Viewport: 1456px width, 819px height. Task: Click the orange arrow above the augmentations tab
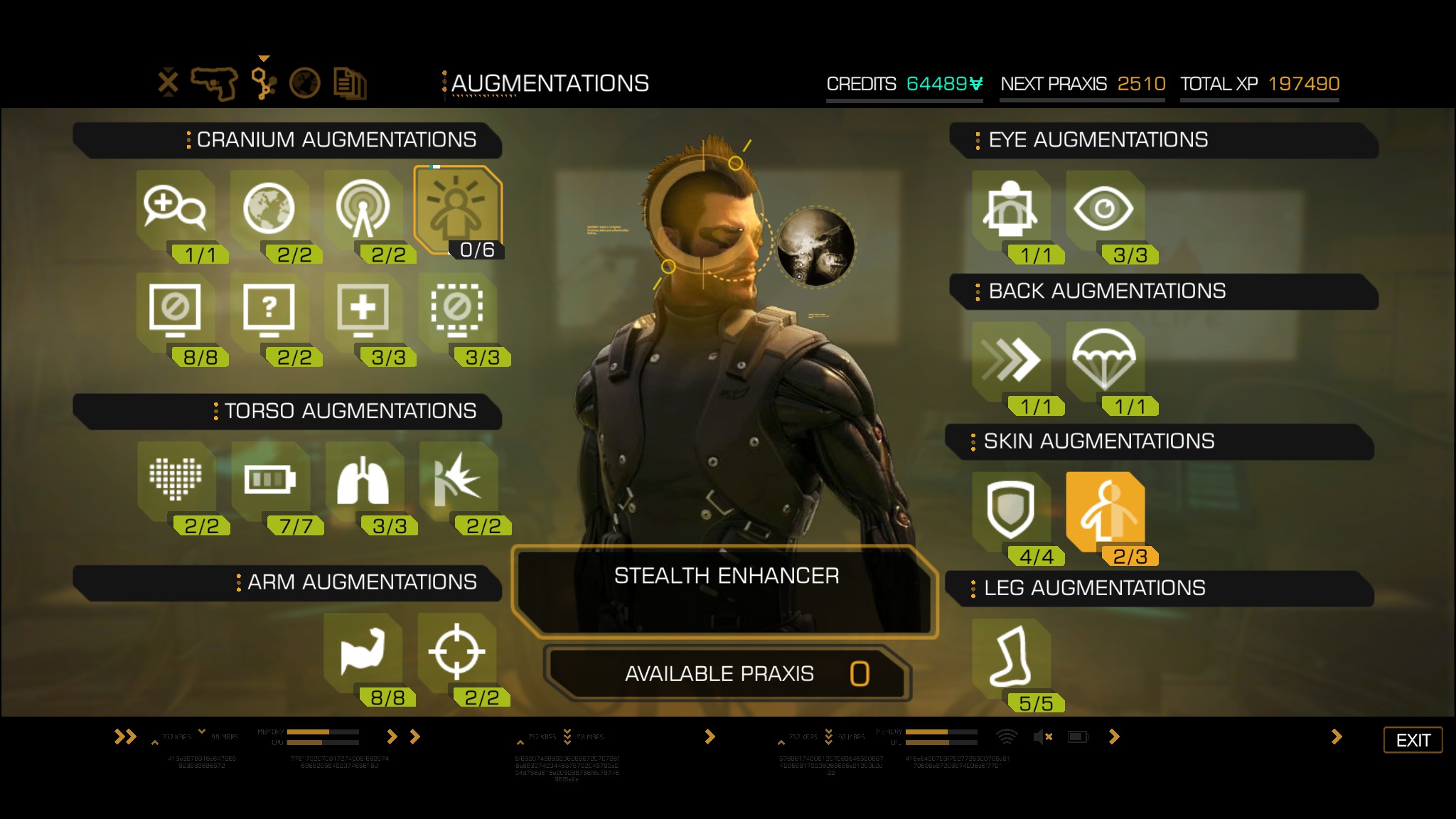(264, 58)
